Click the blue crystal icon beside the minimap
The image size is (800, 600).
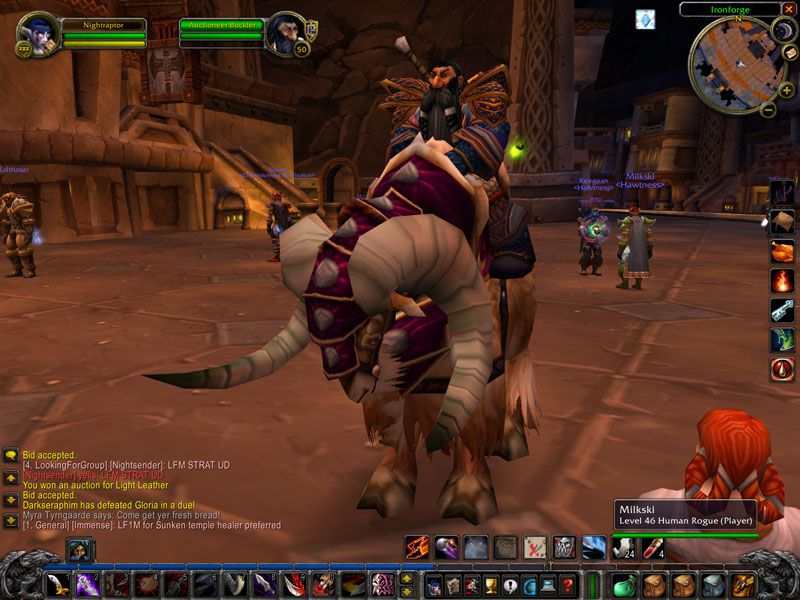click(x=645, y=19)
